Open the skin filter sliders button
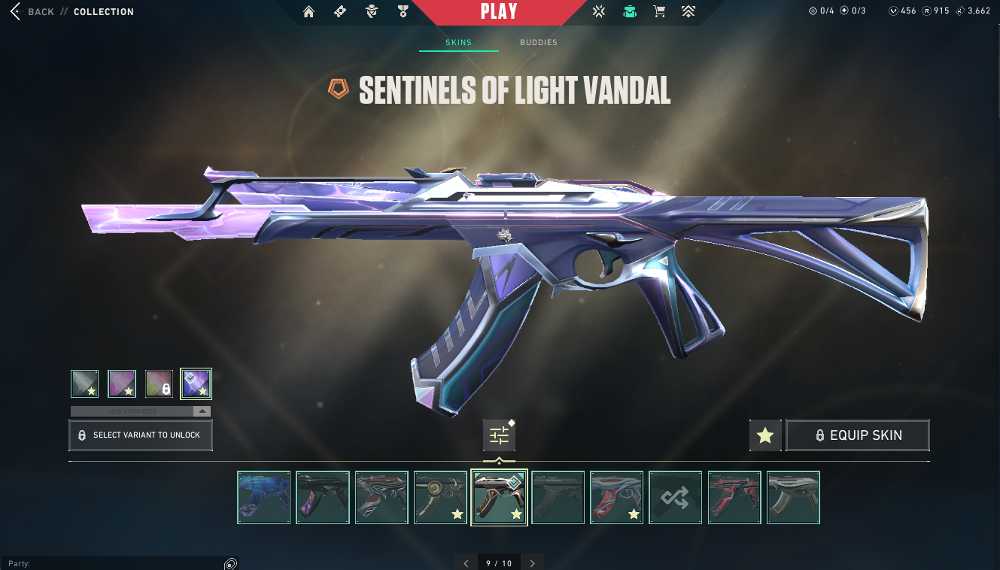1000x570 pixels. 499,435
